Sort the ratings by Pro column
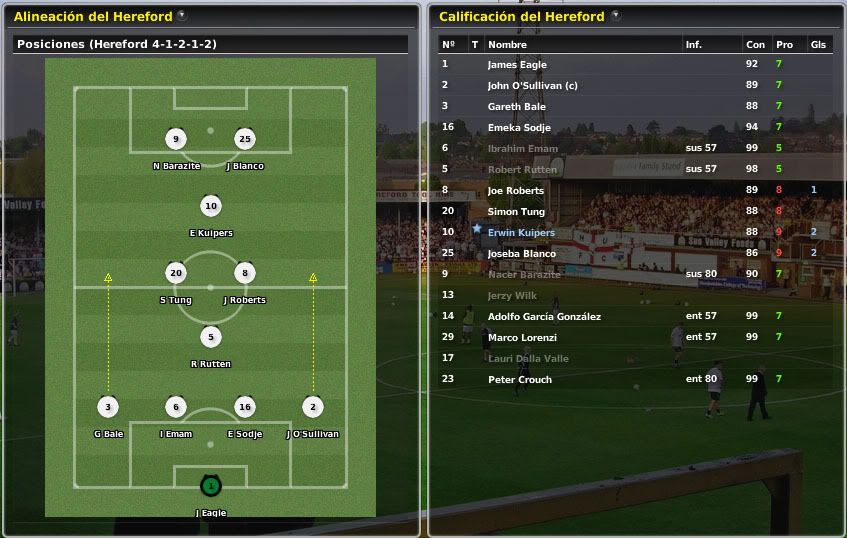The image size is (847, 538). coord(784,45)
